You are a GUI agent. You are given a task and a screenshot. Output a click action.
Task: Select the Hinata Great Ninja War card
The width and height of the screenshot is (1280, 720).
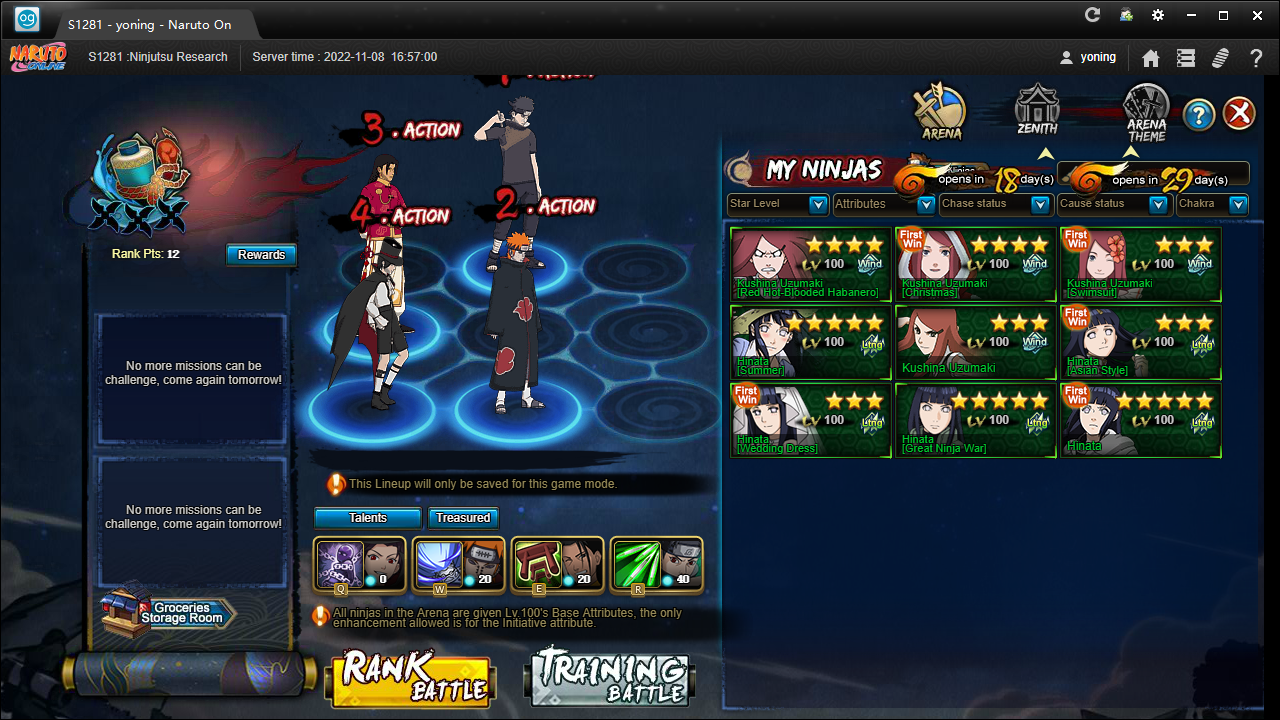pyautogui.click(x=975, y=421)
